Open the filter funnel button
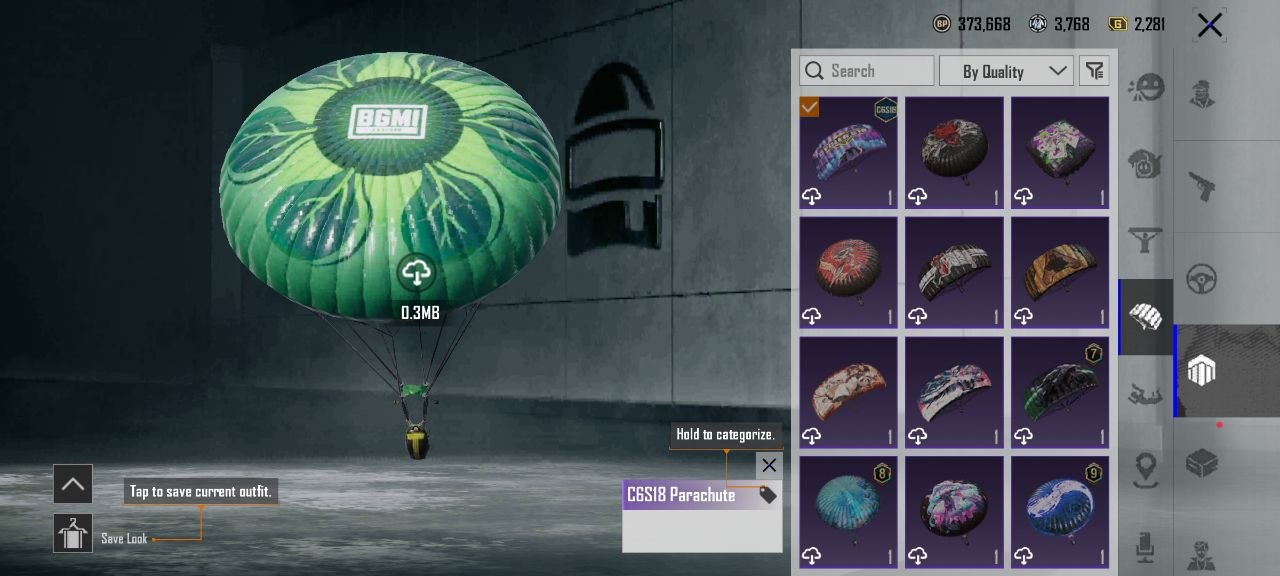The width and height of the screenshot is (1280, 576). point(1095,71)
